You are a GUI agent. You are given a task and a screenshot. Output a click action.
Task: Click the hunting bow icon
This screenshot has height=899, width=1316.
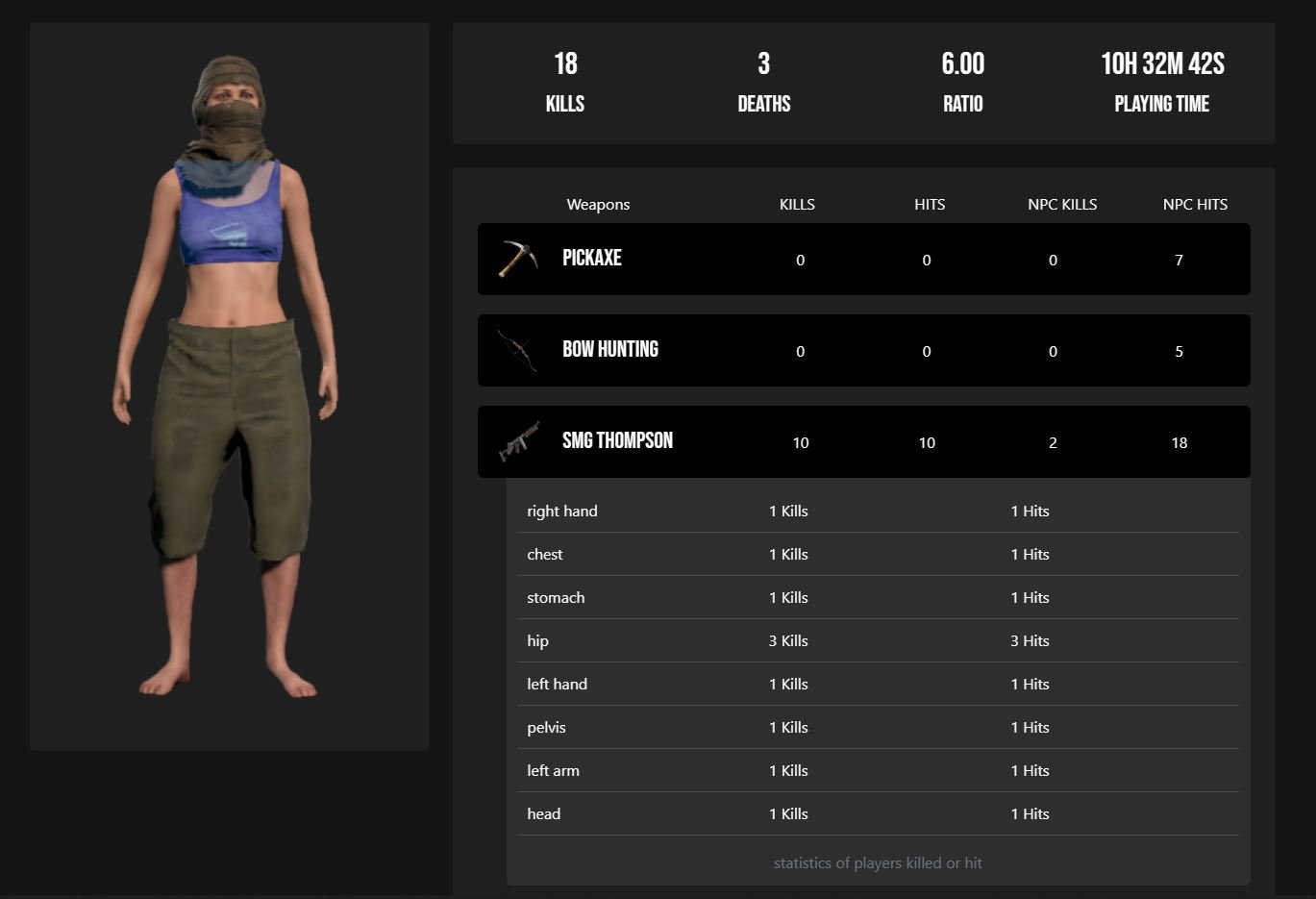[x=518, y=350]
